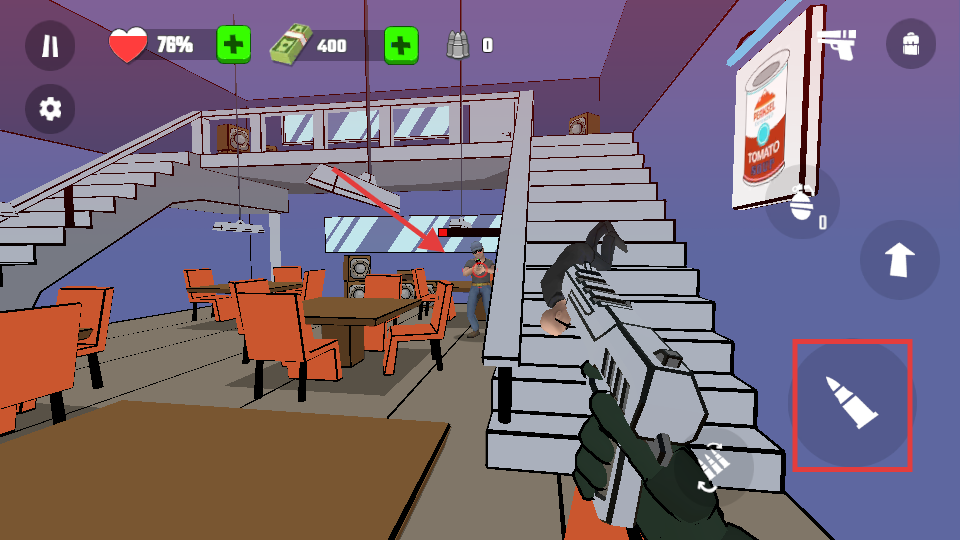960x540 pixels.
Task: Tap the green plus beside health
Action: click(233, 45)
